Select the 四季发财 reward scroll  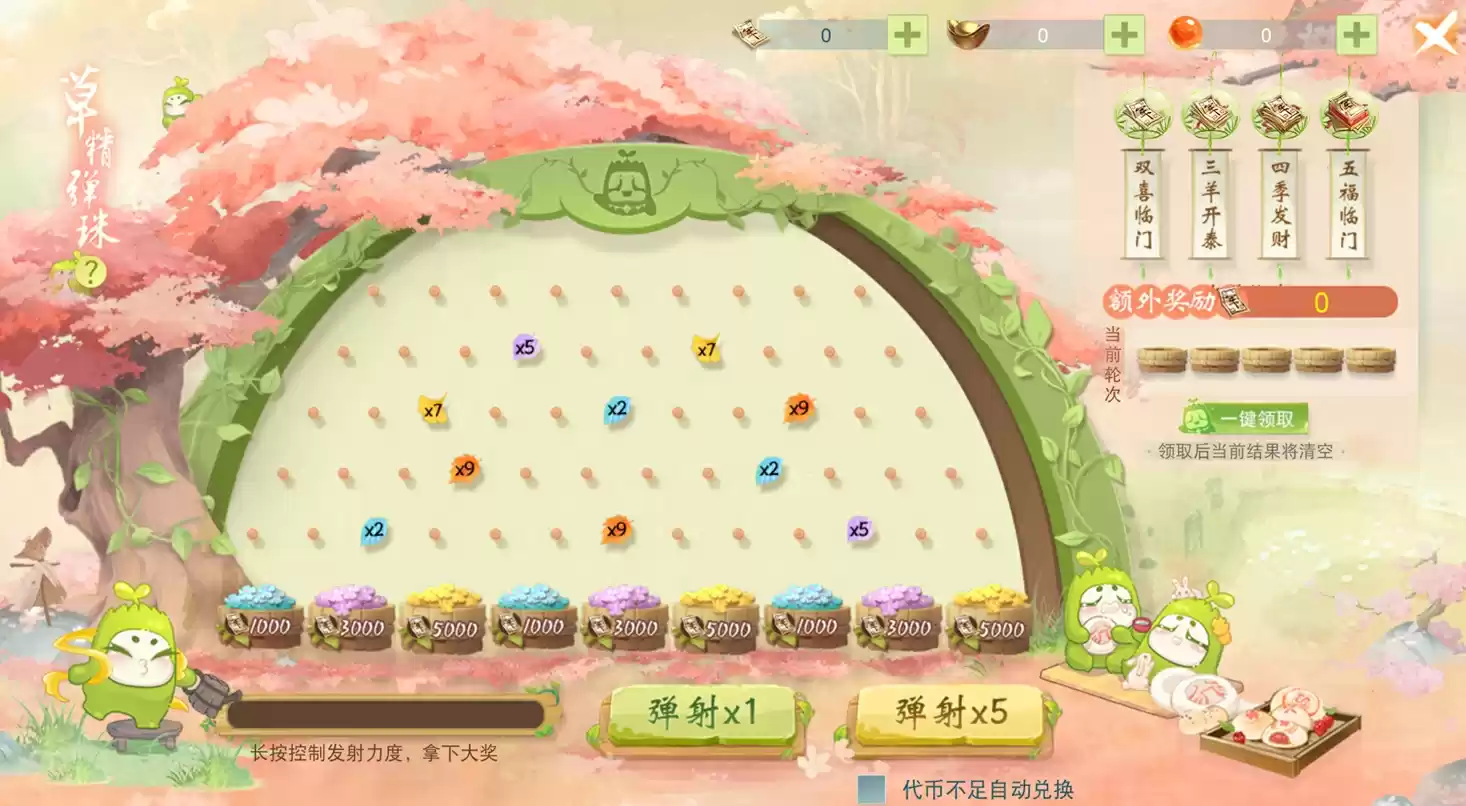point(1280,205)
